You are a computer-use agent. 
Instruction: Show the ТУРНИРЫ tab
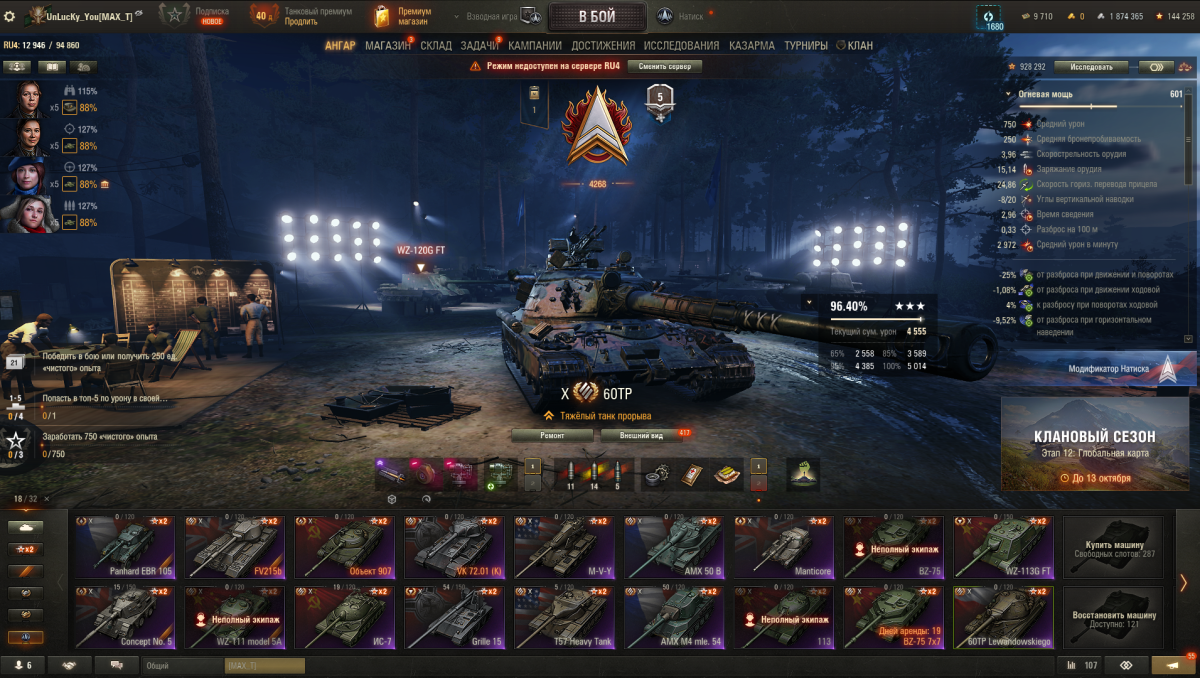(805, 46)
